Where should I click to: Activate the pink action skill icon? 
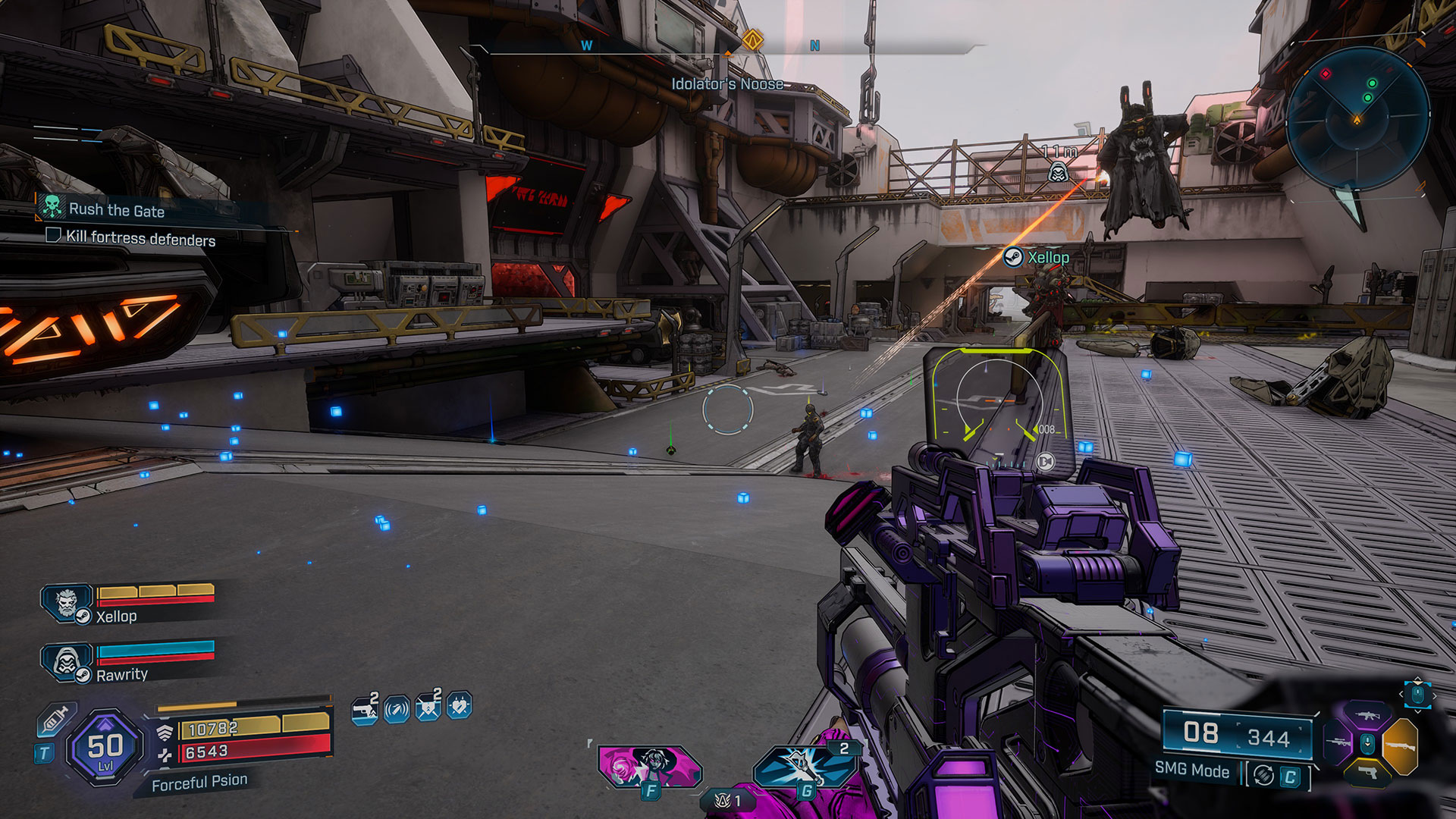pyautogui.click(x=648, y=766)
